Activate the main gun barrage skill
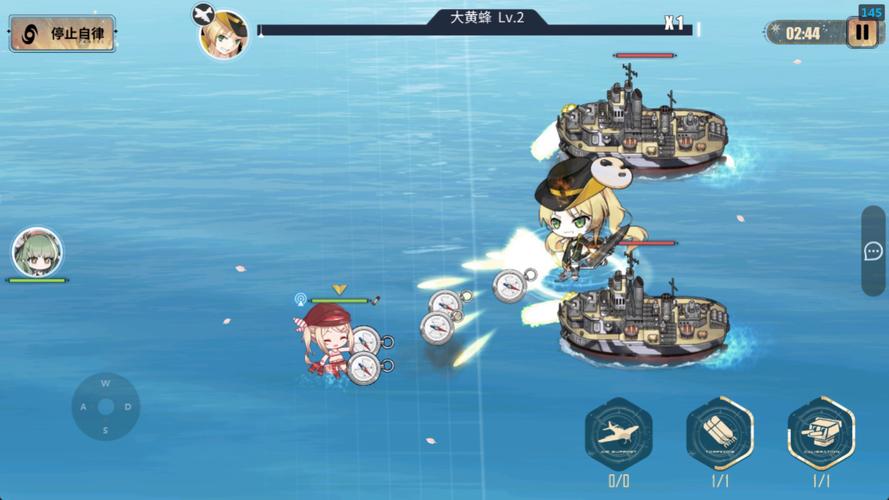The width and height of the screenshot is (889, 500). (x=821, y=434)
